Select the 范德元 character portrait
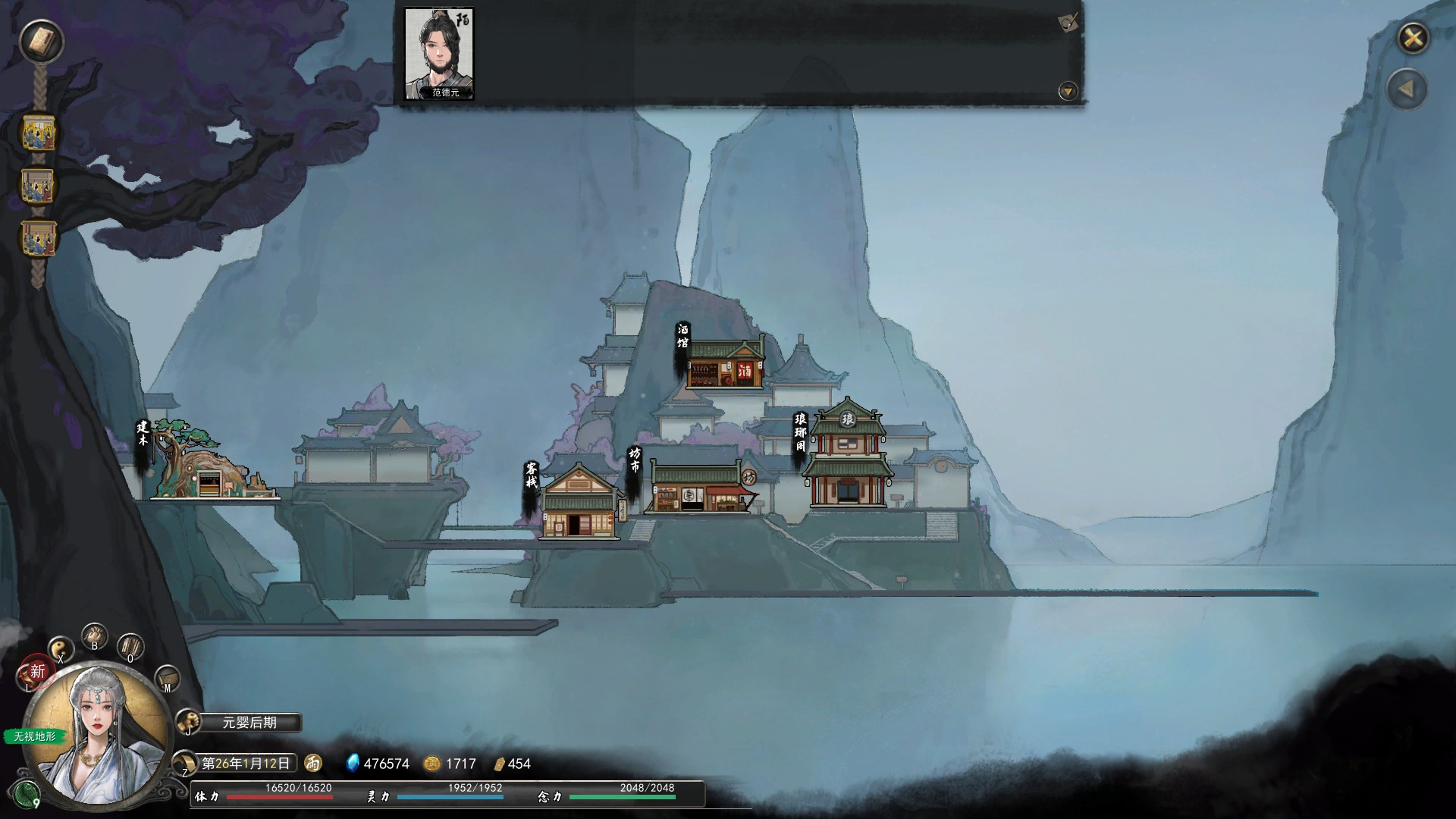 click(439, 53)
